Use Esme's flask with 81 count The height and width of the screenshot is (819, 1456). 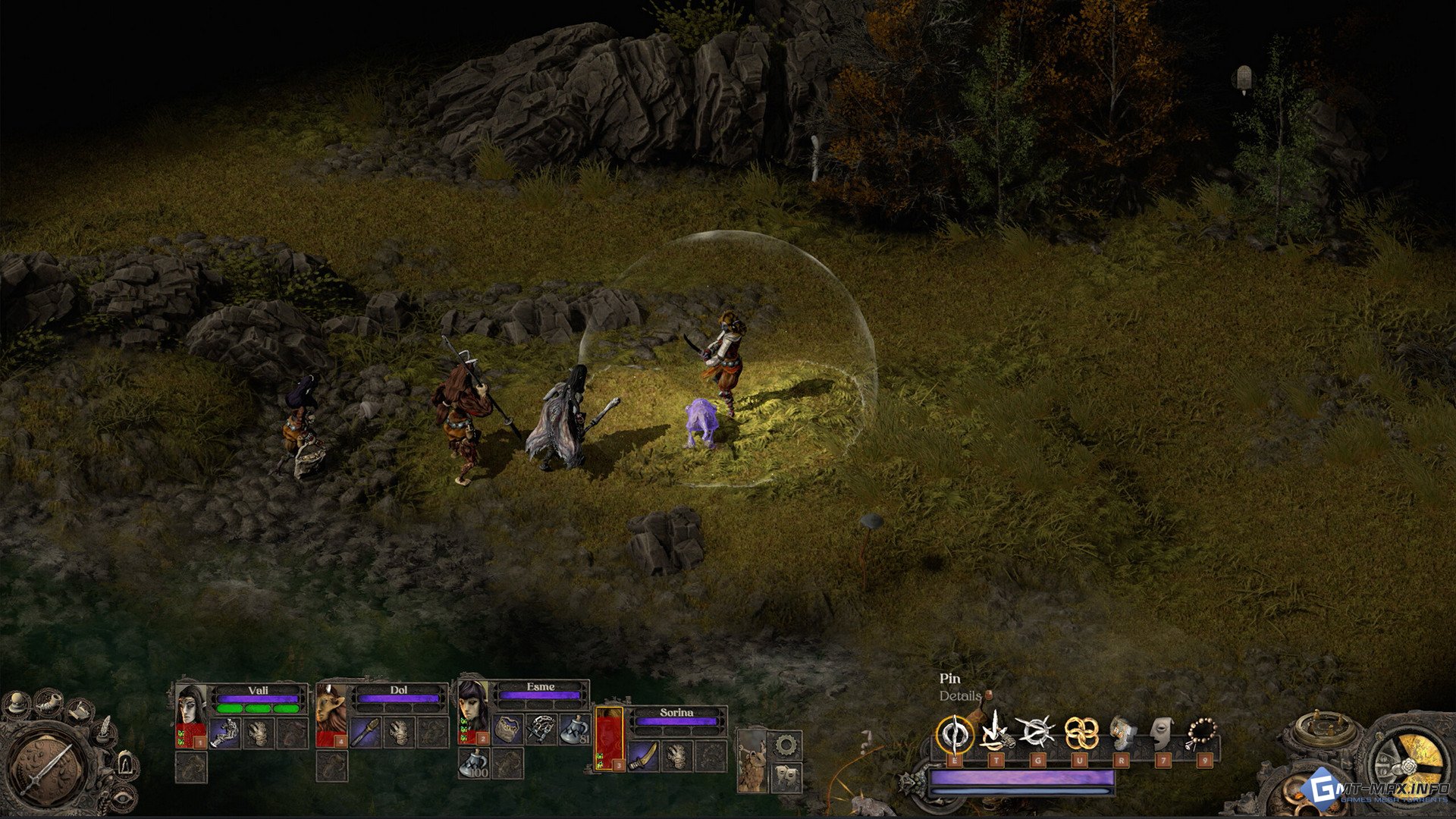576,730
